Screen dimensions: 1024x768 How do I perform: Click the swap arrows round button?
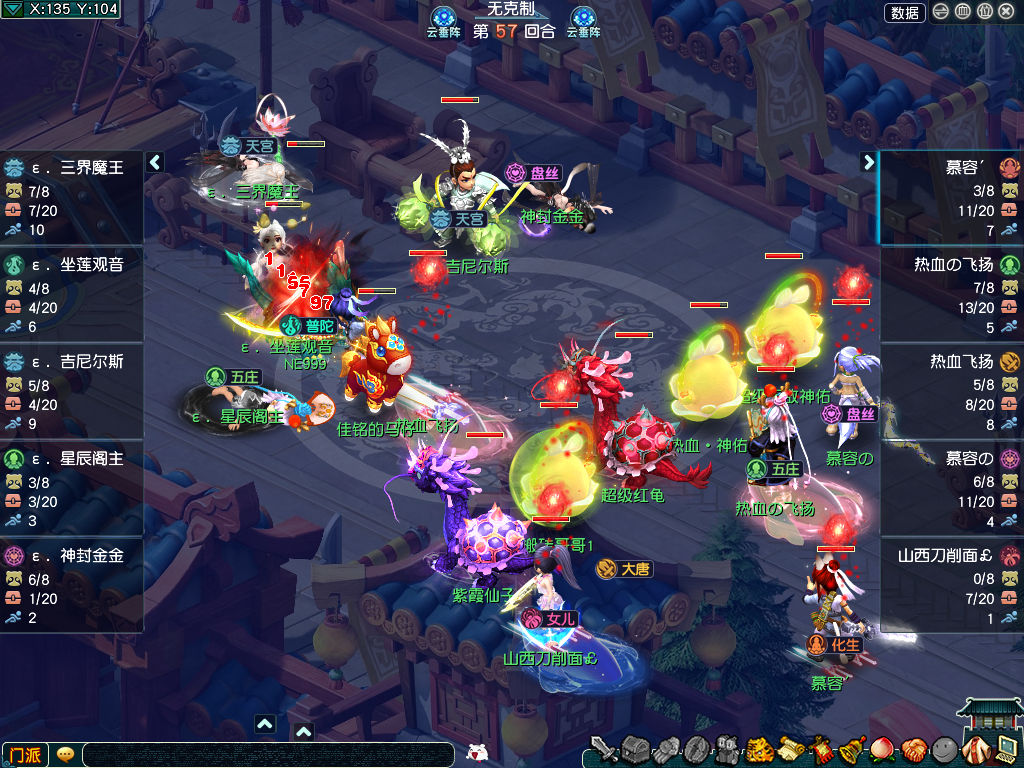941,13
